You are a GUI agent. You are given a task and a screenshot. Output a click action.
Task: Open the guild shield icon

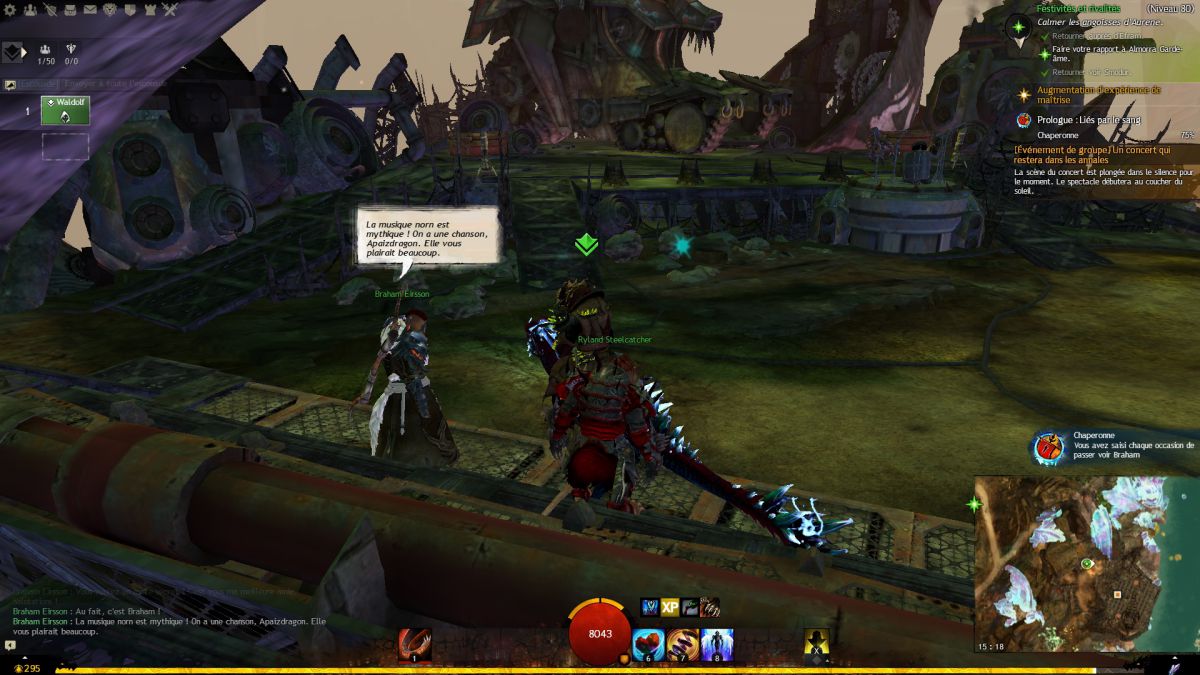coord(131,10)
